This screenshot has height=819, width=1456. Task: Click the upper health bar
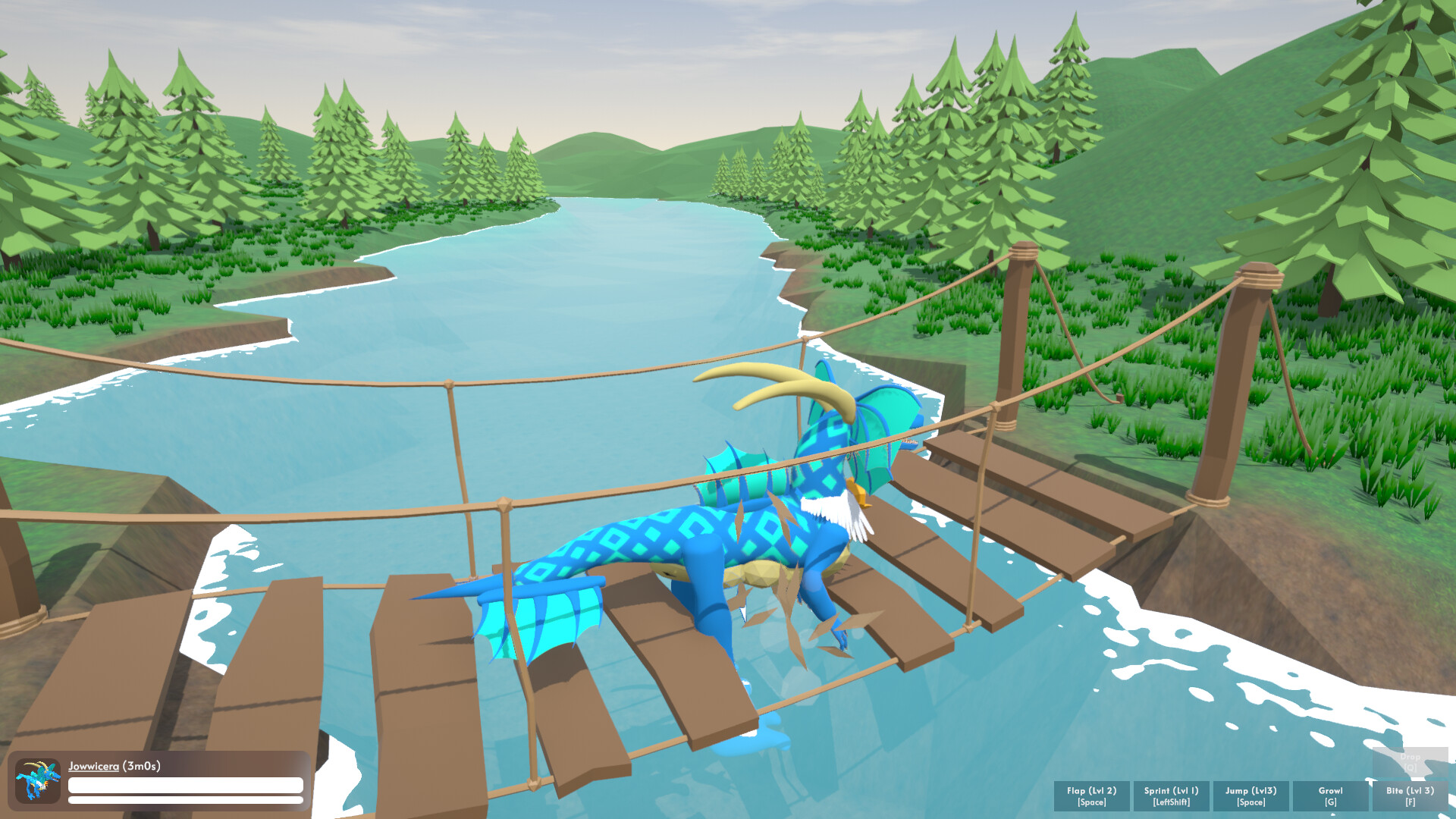click(184, 786)
